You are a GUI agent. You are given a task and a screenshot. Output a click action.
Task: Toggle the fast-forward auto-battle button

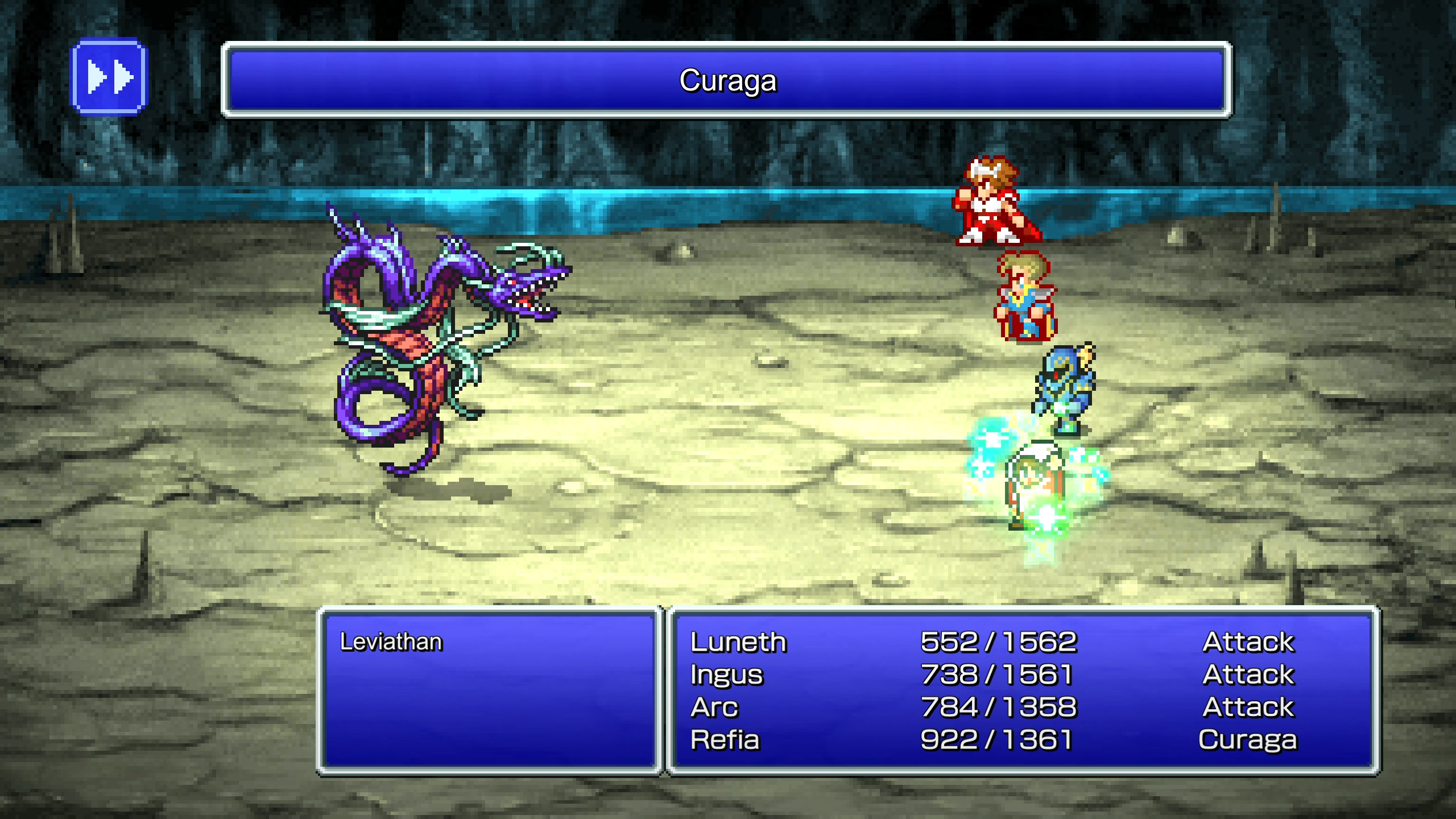(109, 77)
